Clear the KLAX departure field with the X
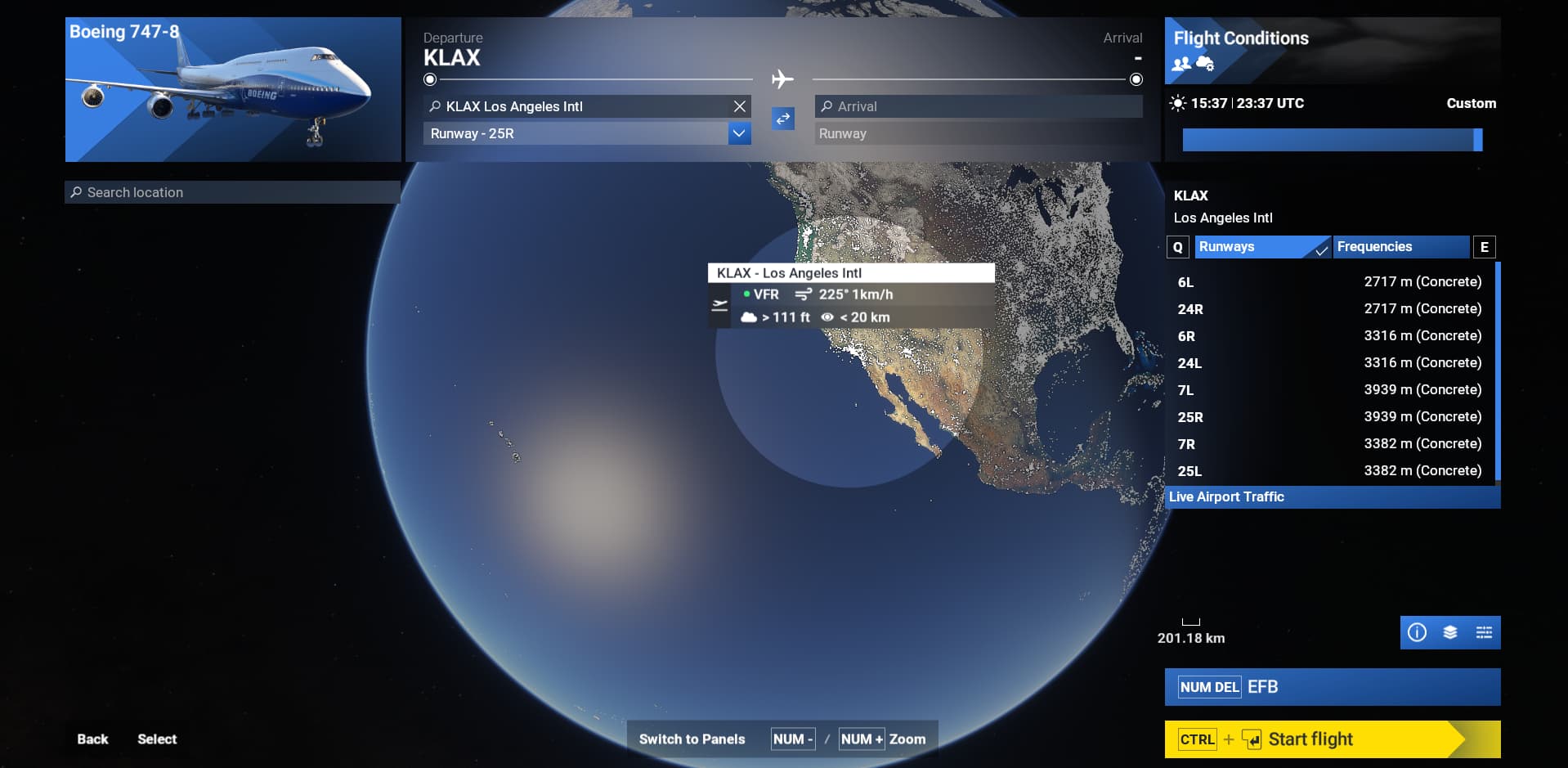The image size is (1568, 768). click(x=738, y=106)
